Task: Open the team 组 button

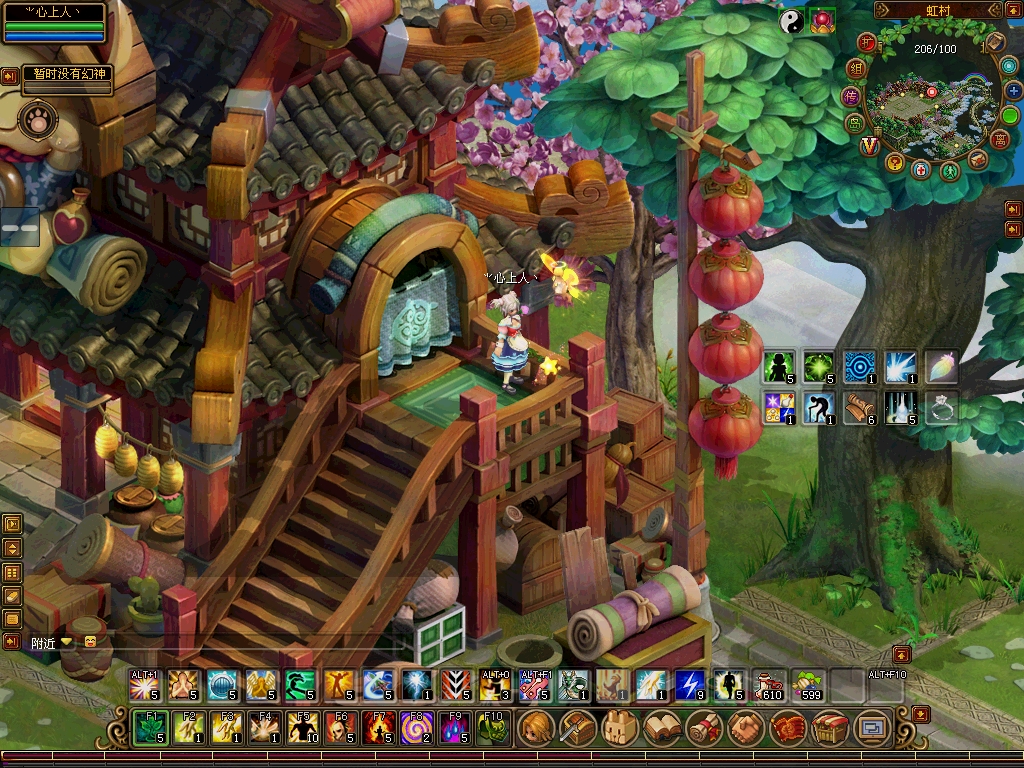Action: pyautogui.click(x=855, y=69)
